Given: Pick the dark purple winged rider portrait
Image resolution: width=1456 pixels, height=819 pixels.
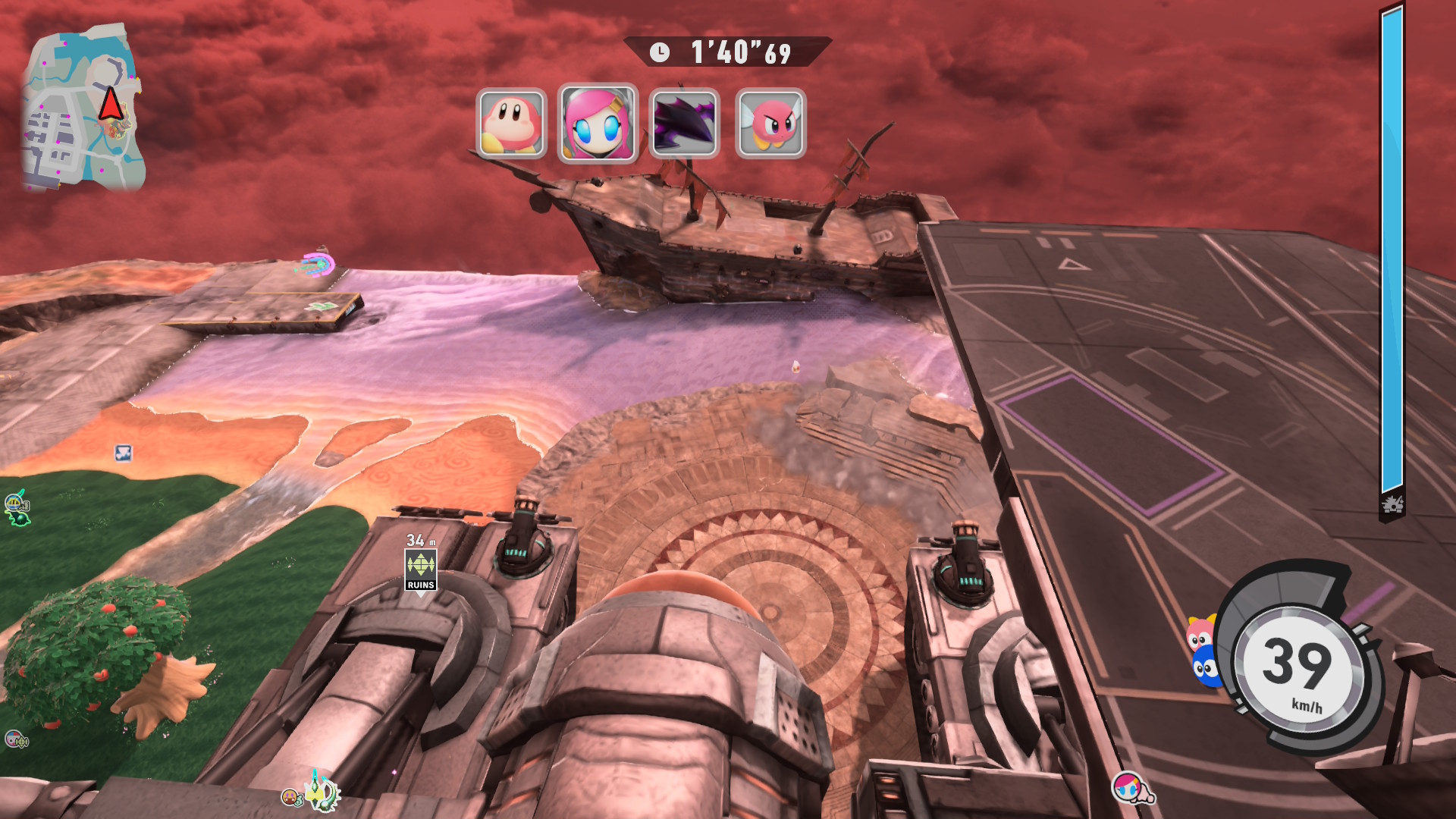Looking at the screenshot, I should pos(684,124).
